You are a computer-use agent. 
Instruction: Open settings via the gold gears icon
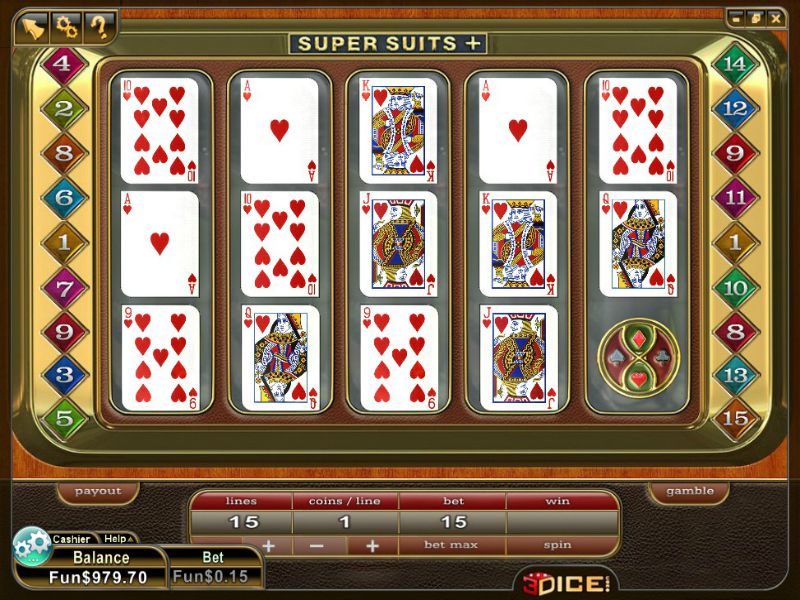pos(67,26)
